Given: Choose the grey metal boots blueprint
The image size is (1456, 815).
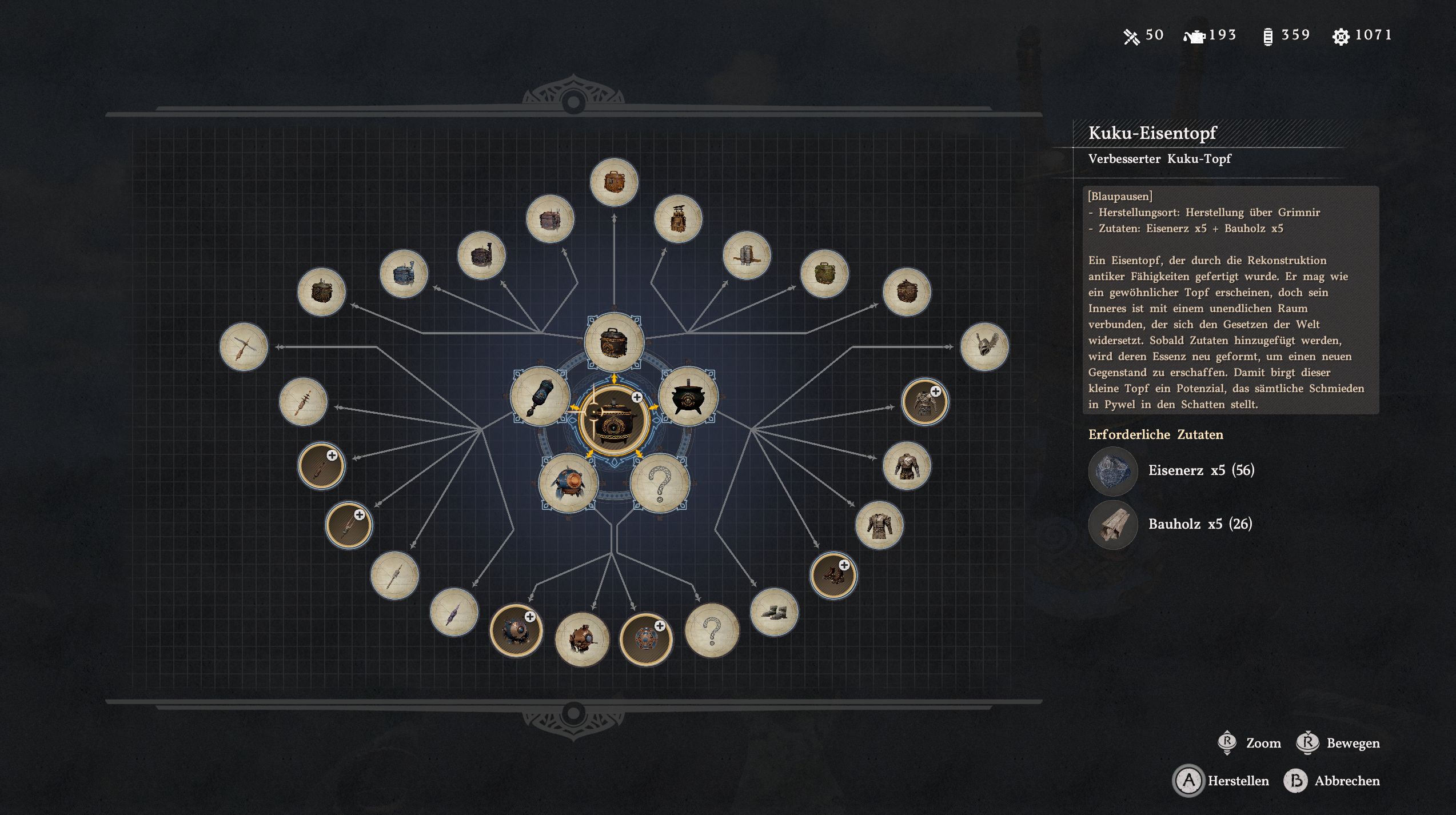Looking at the screenshot, I should pos(773,612).
